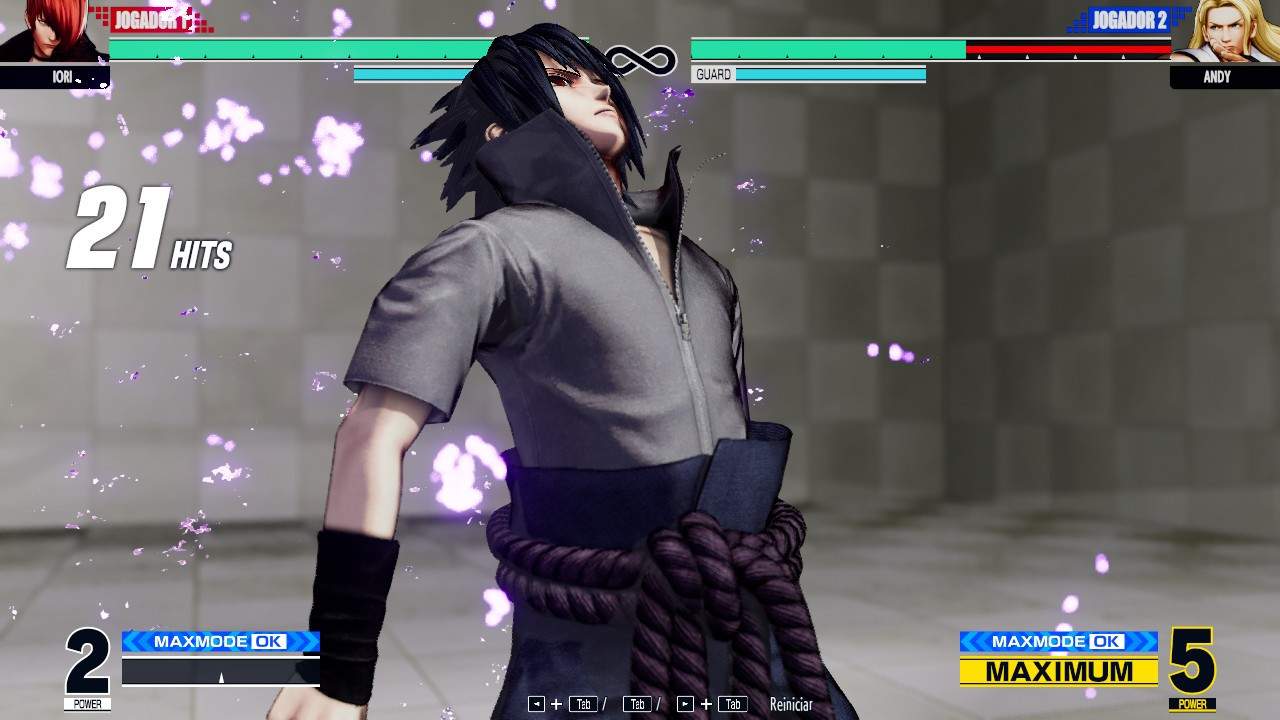
Task: Click the right-arrow key prompt icon
Action: [684, 703]
